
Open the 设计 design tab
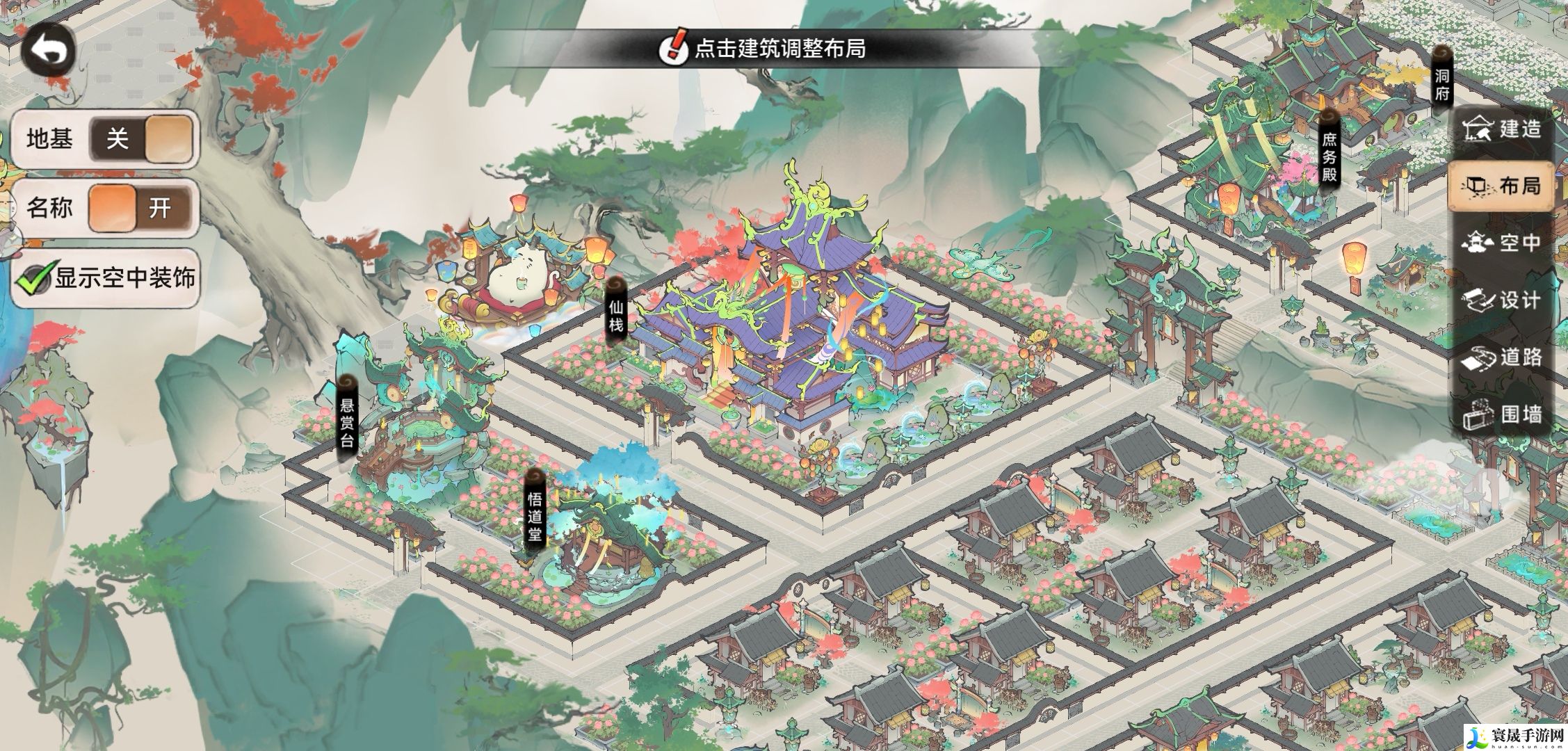click(1503, 300)
